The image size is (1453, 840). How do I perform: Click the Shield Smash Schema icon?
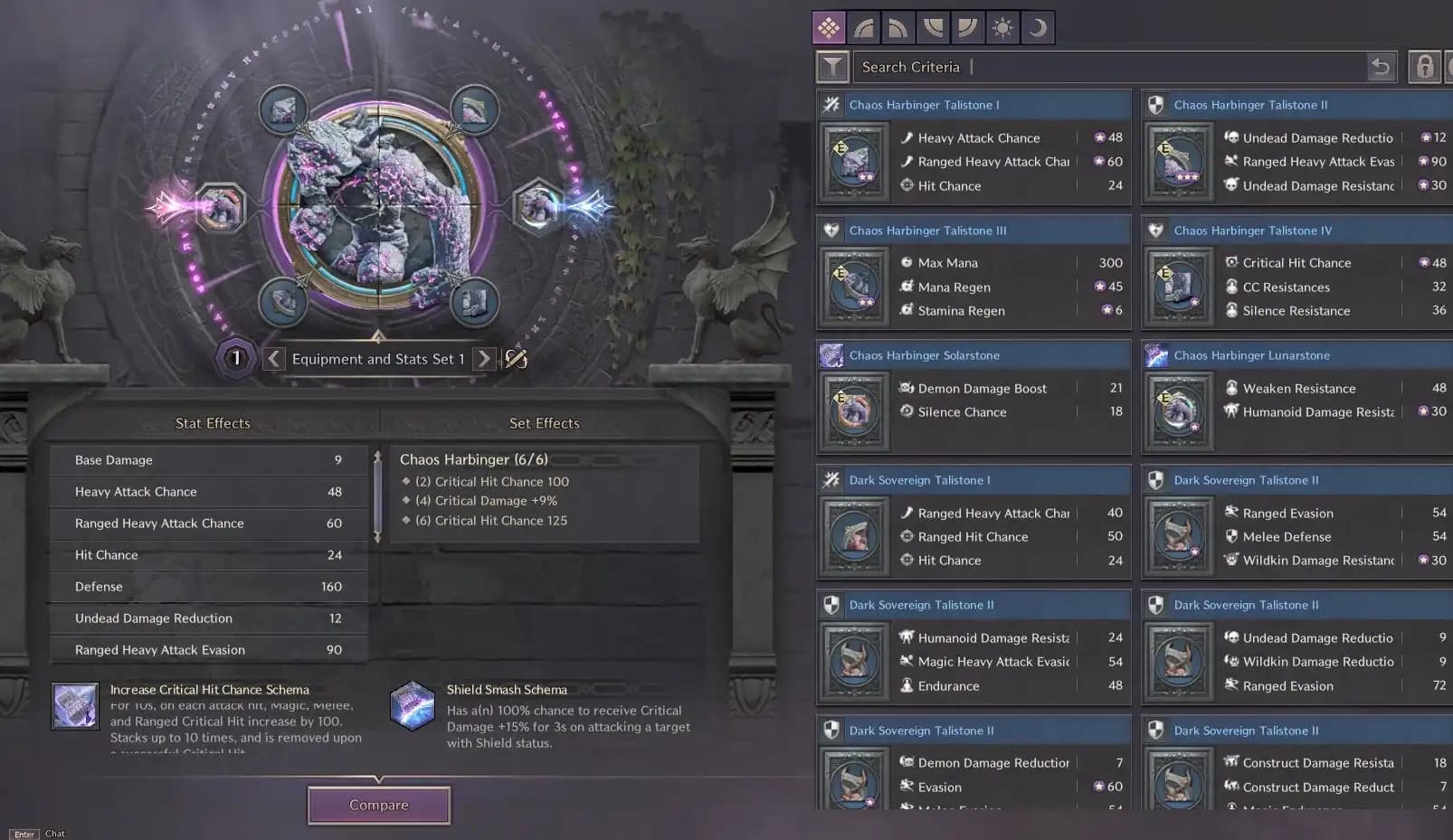click(413, 706)
